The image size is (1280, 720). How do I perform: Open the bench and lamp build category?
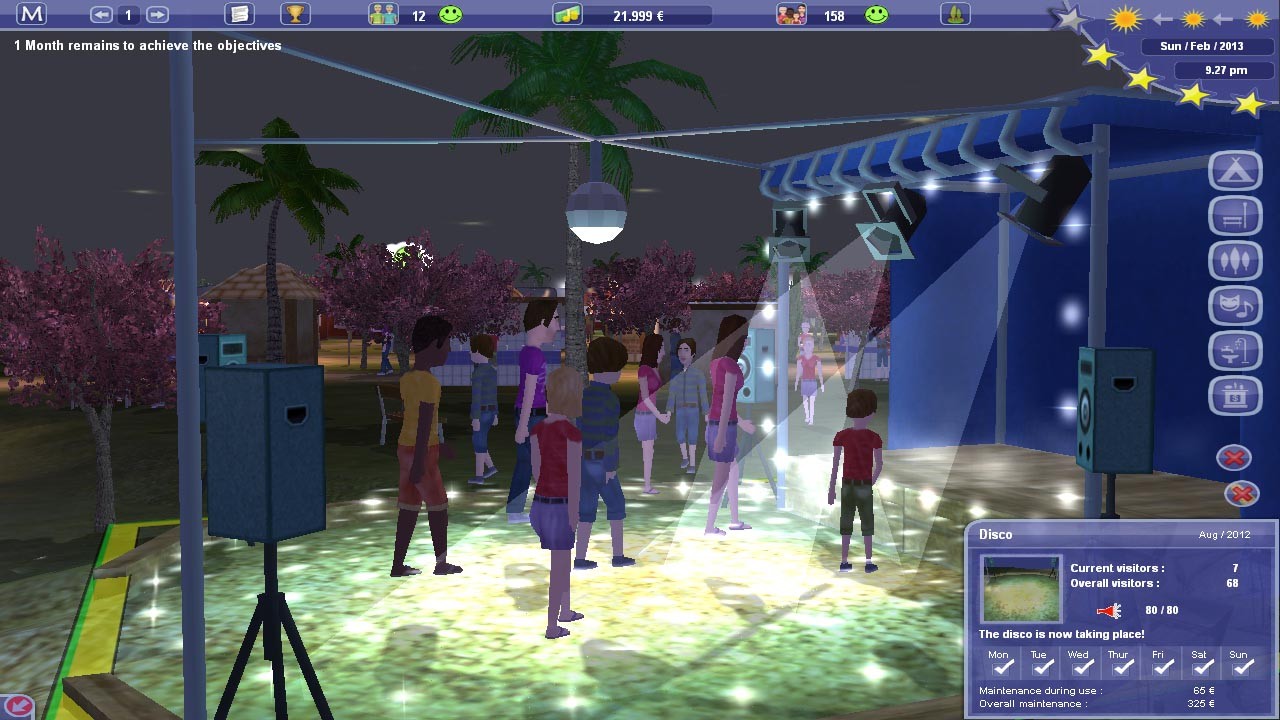click(1235, 216)
